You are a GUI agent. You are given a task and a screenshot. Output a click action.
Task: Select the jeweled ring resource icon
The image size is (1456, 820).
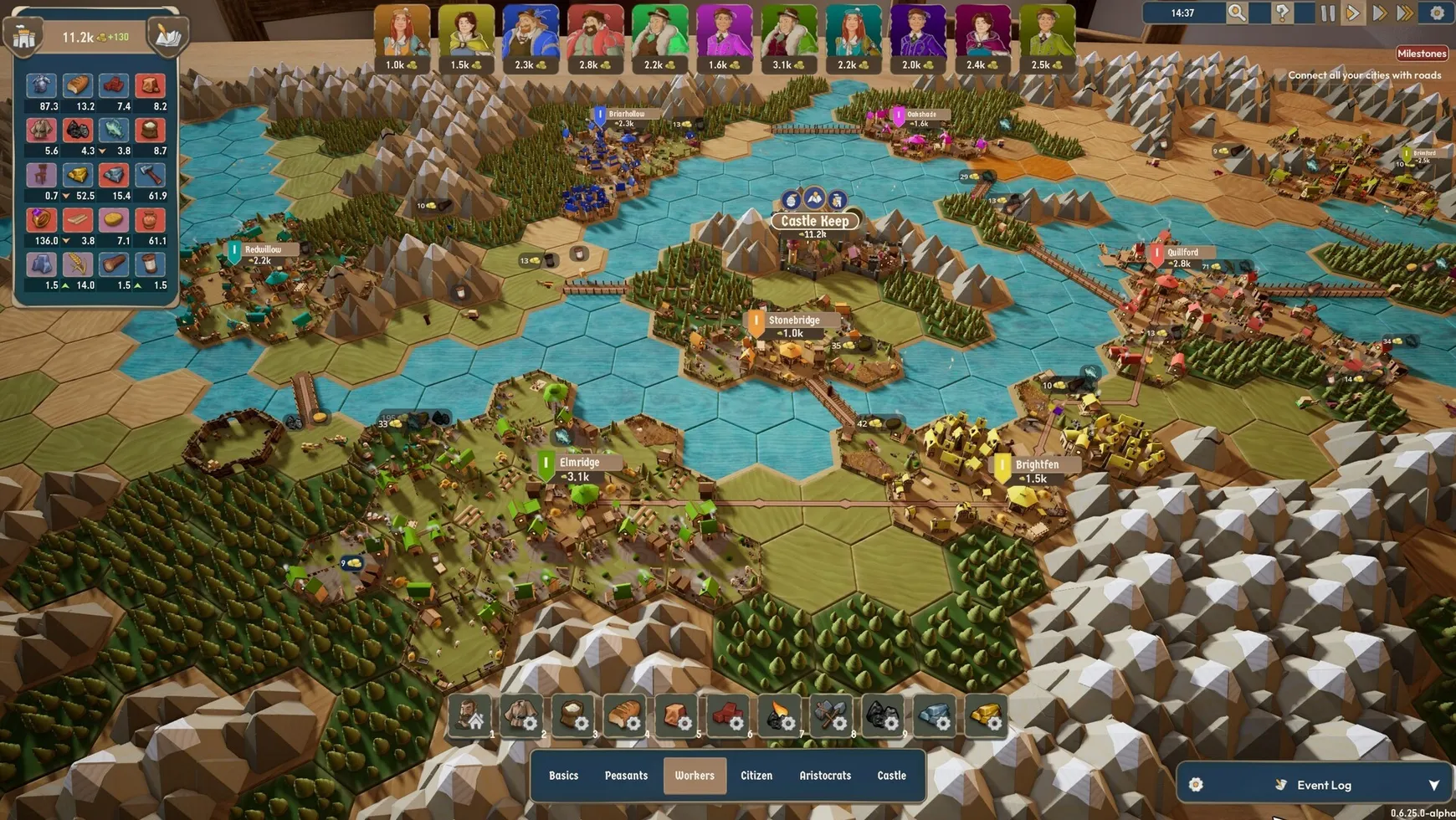pyautogui.click(x=41, y=220)
